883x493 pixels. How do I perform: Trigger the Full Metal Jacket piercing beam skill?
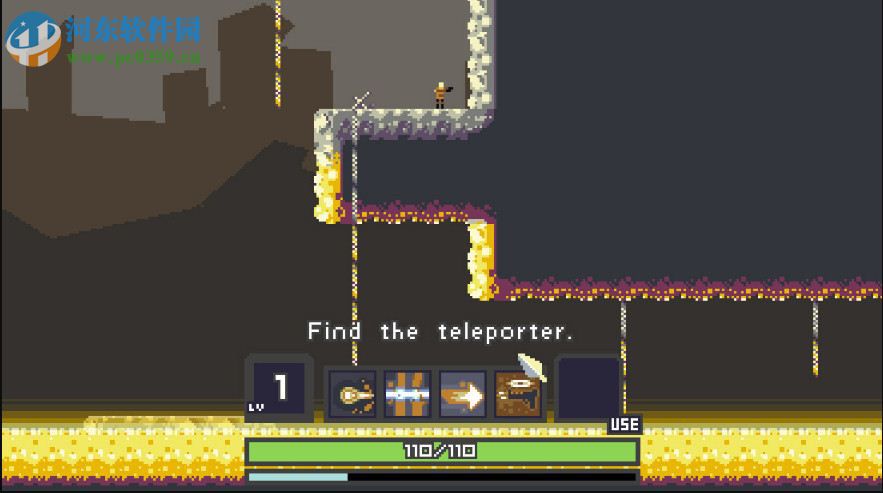click(x=407, y=395)
